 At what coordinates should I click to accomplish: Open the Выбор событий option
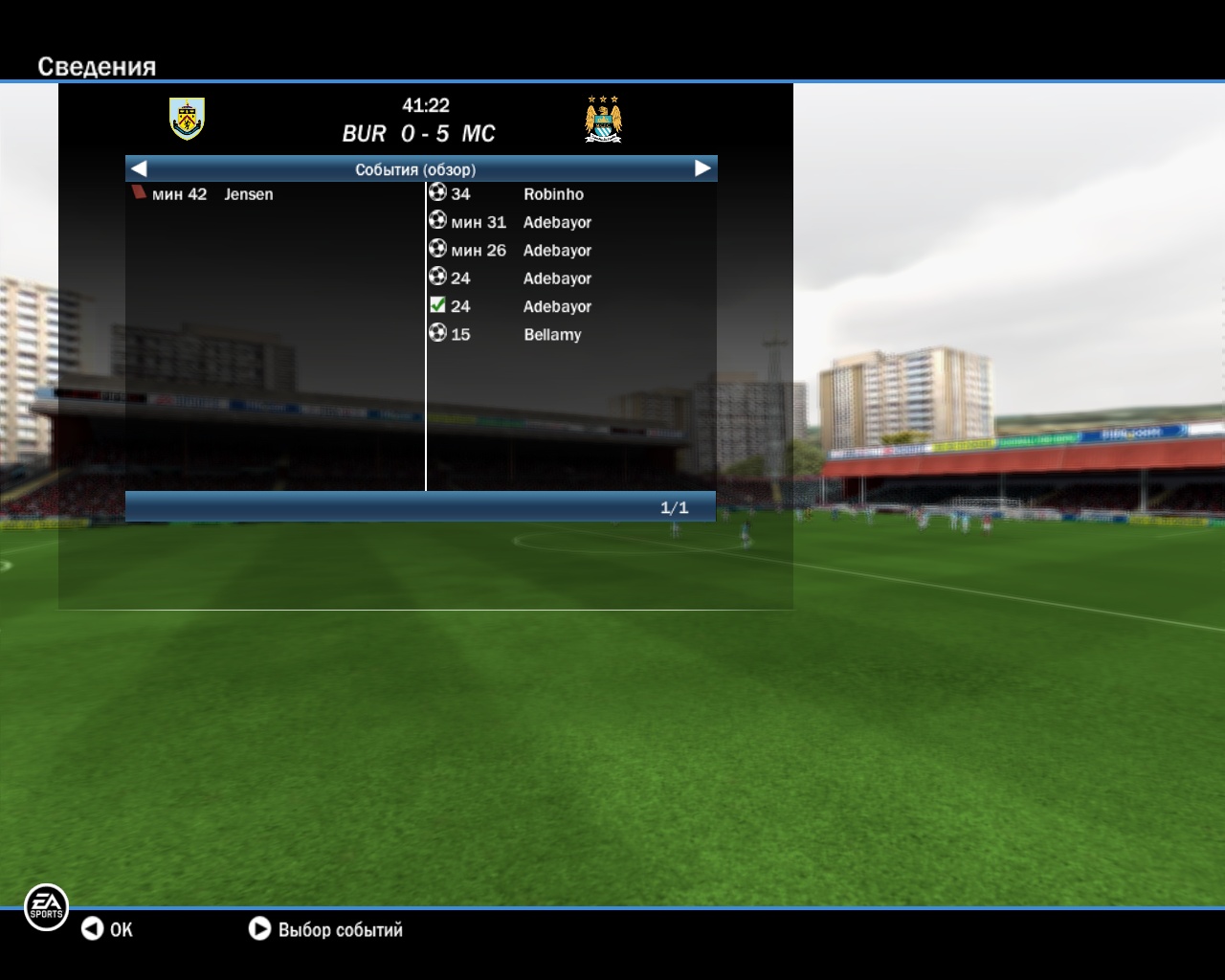(325, 929)
